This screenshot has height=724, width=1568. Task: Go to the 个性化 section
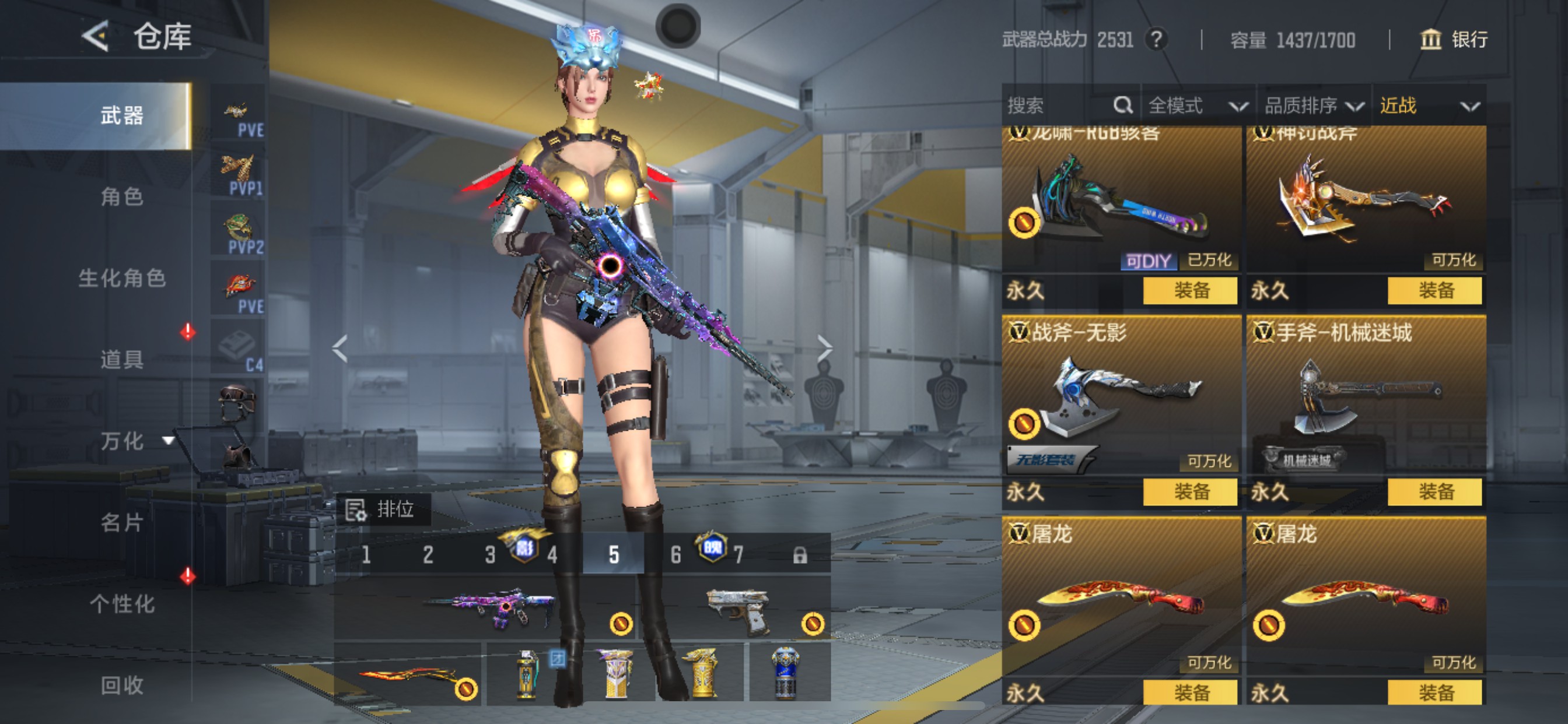coord(122,603)
